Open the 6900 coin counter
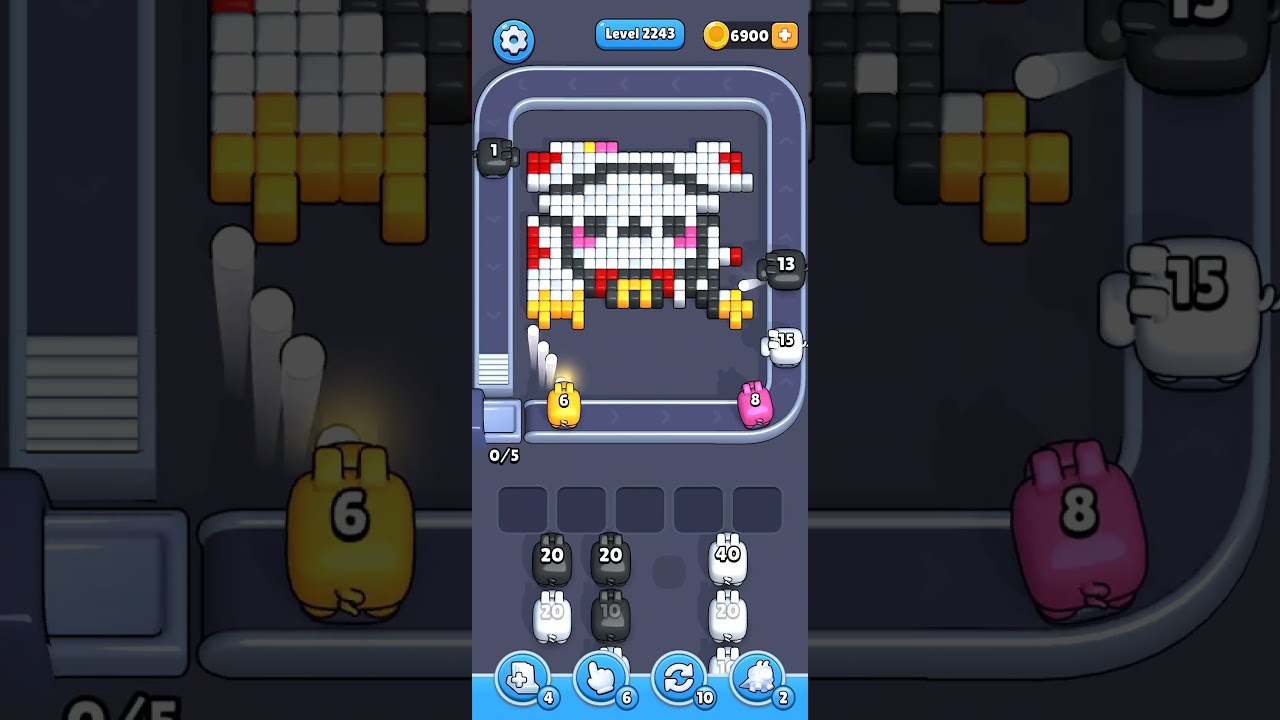The height and width of the screenshot is (720, 1280). click(744, 35)
